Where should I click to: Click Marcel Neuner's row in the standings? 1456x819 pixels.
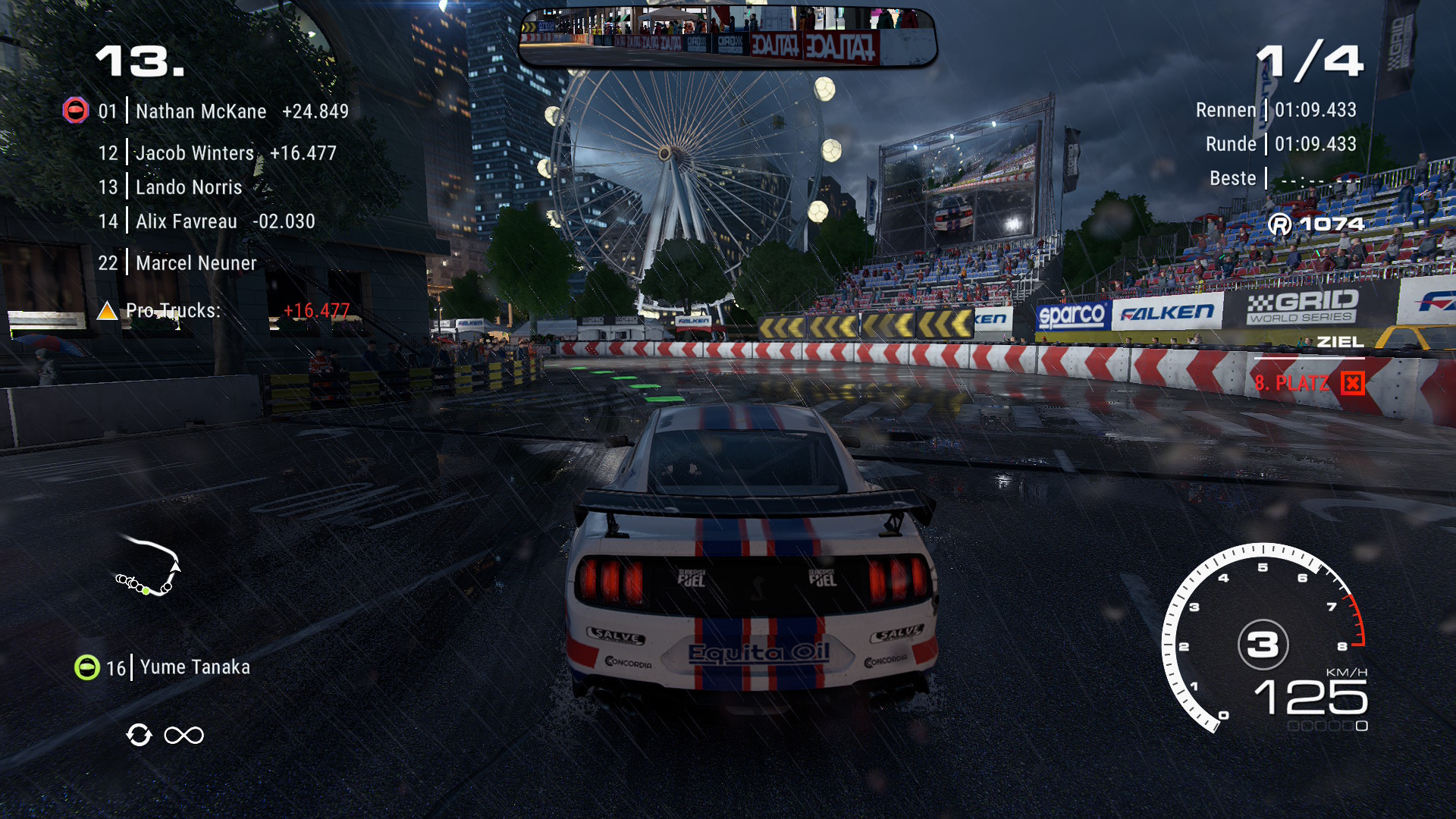196,263
